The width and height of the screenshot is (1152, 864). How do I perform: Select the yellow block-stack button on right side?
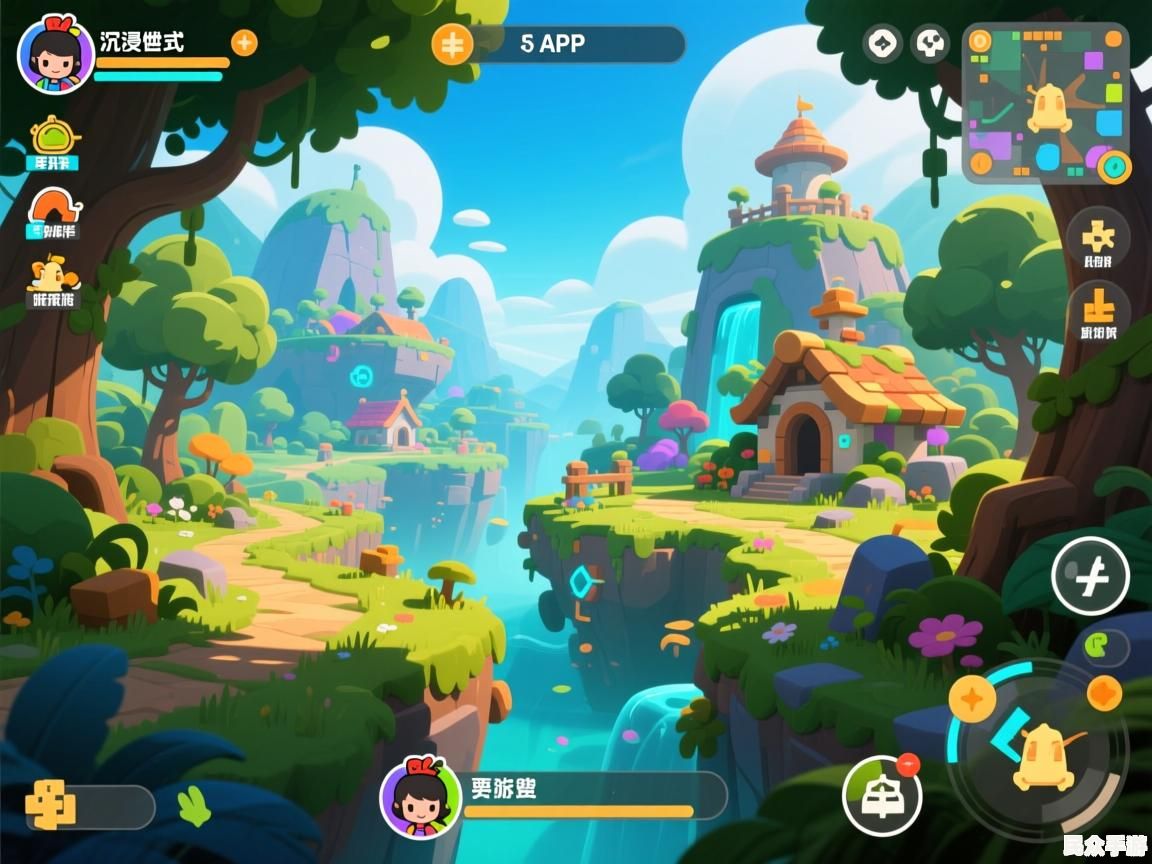1098,307
